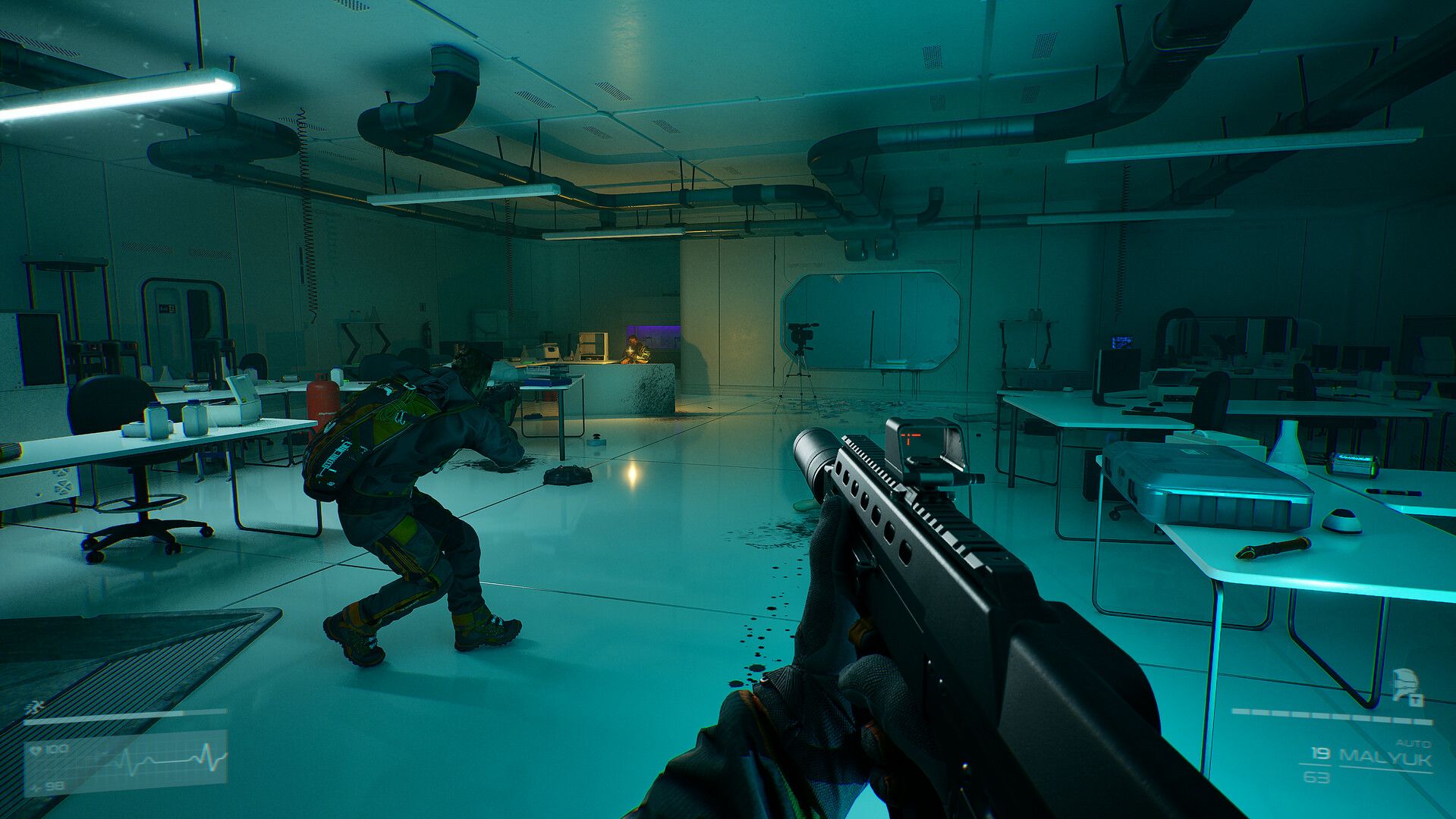Image resolution: width=1456 pixels, height=819 pixels.
Task: Click the health value 100
Action: tap(57, 748)
